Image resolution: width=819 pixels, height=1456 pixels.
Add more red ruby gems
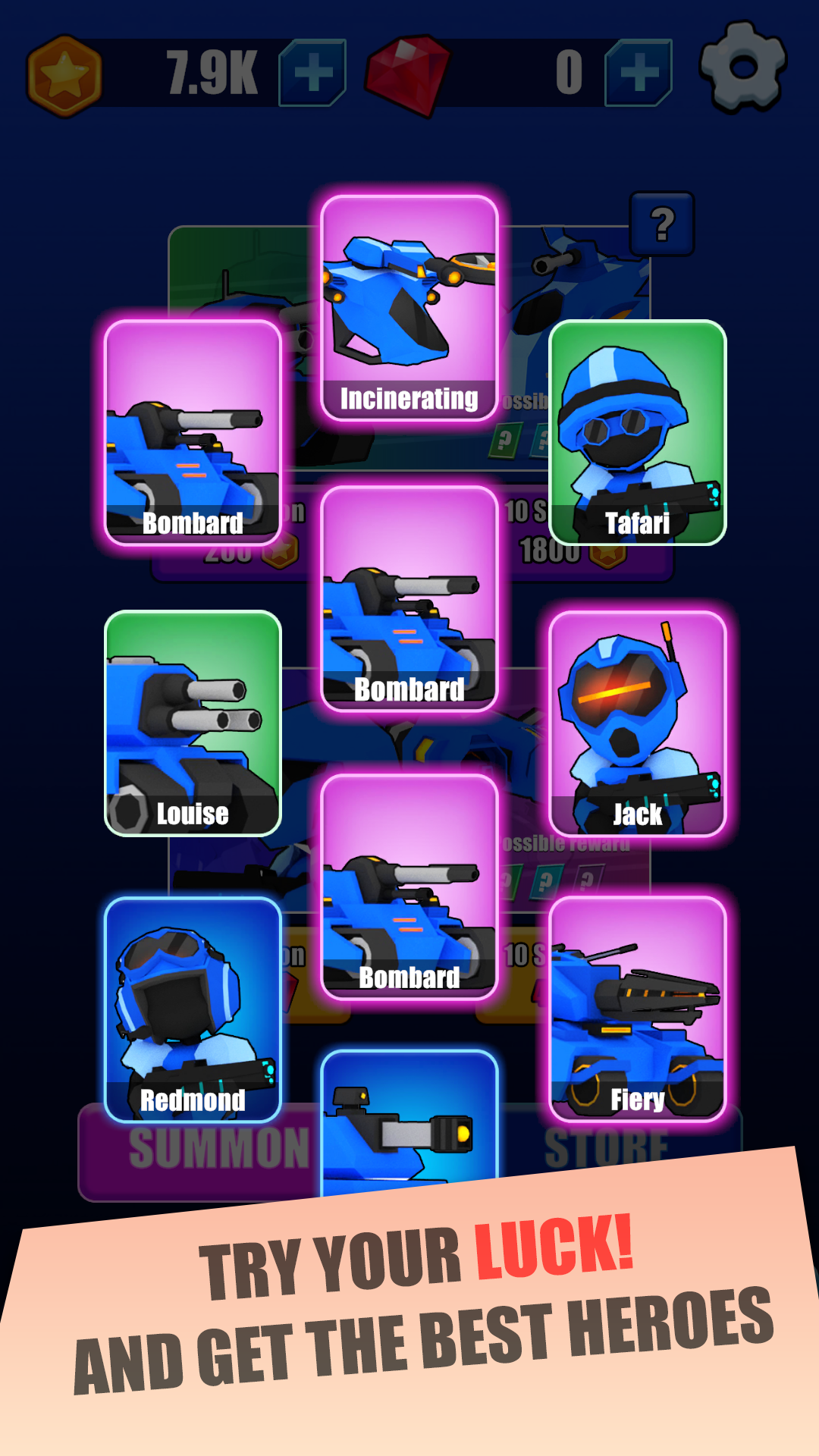point(639,73)
